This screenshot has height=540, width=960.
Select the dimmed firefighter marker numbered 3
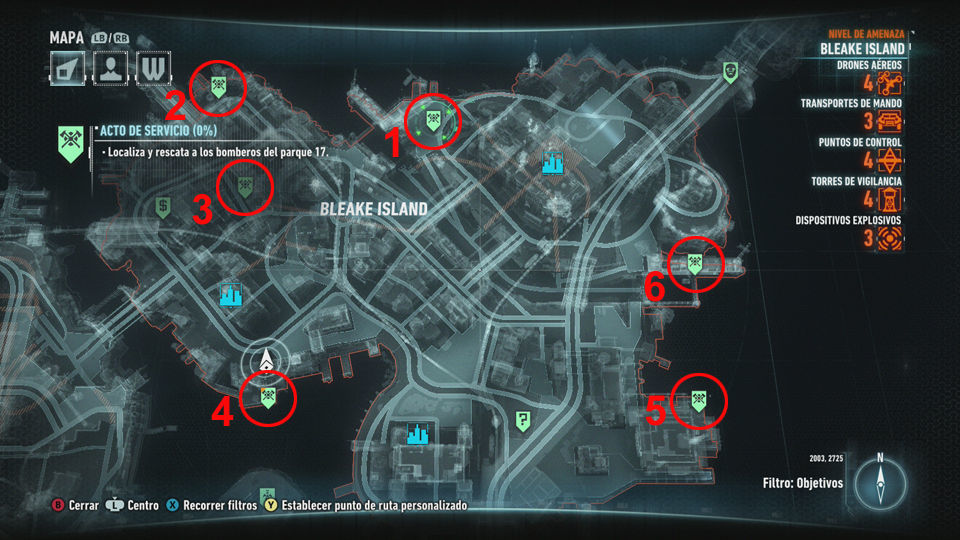pyautogui.click(x=244, y=185)
